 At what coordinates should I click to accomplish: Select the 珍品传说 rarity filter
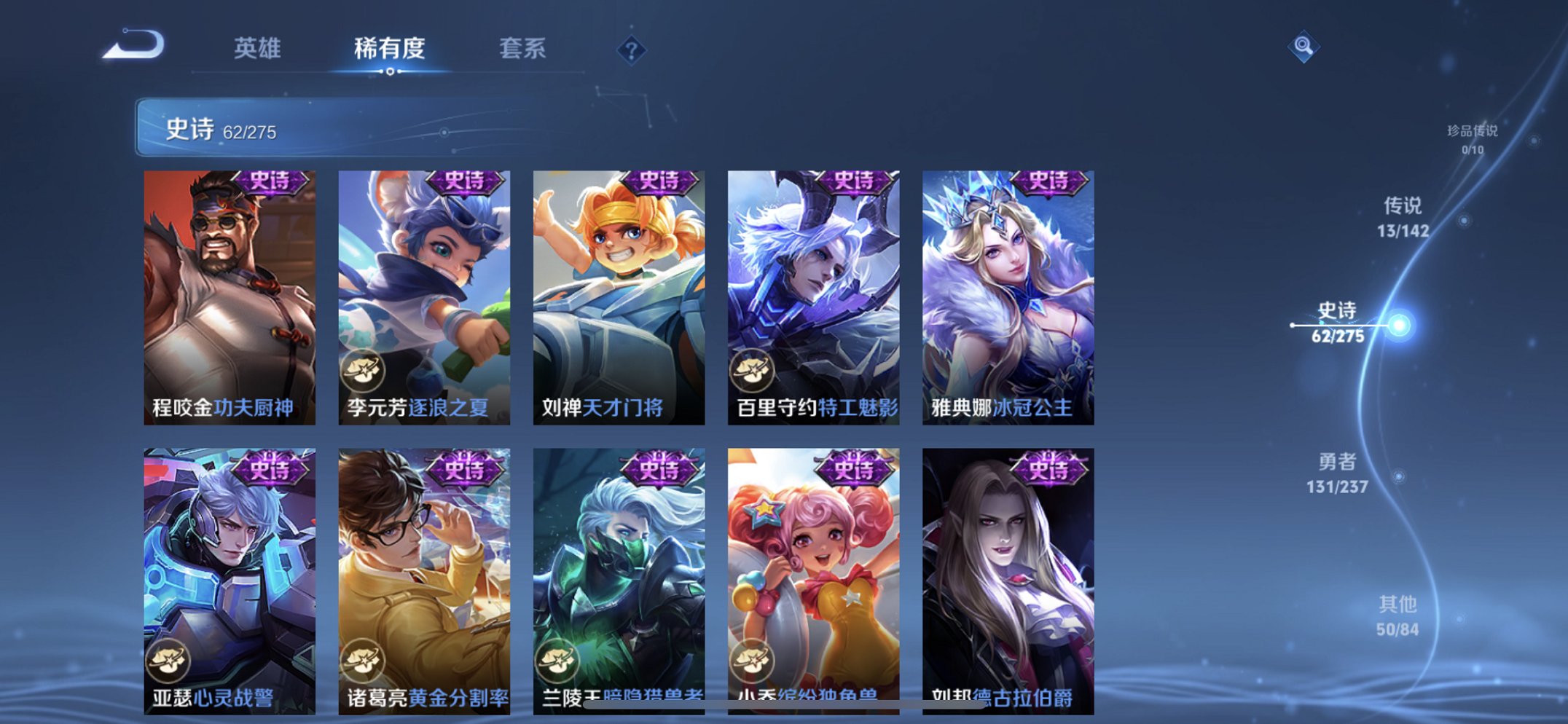[1474, 137]
